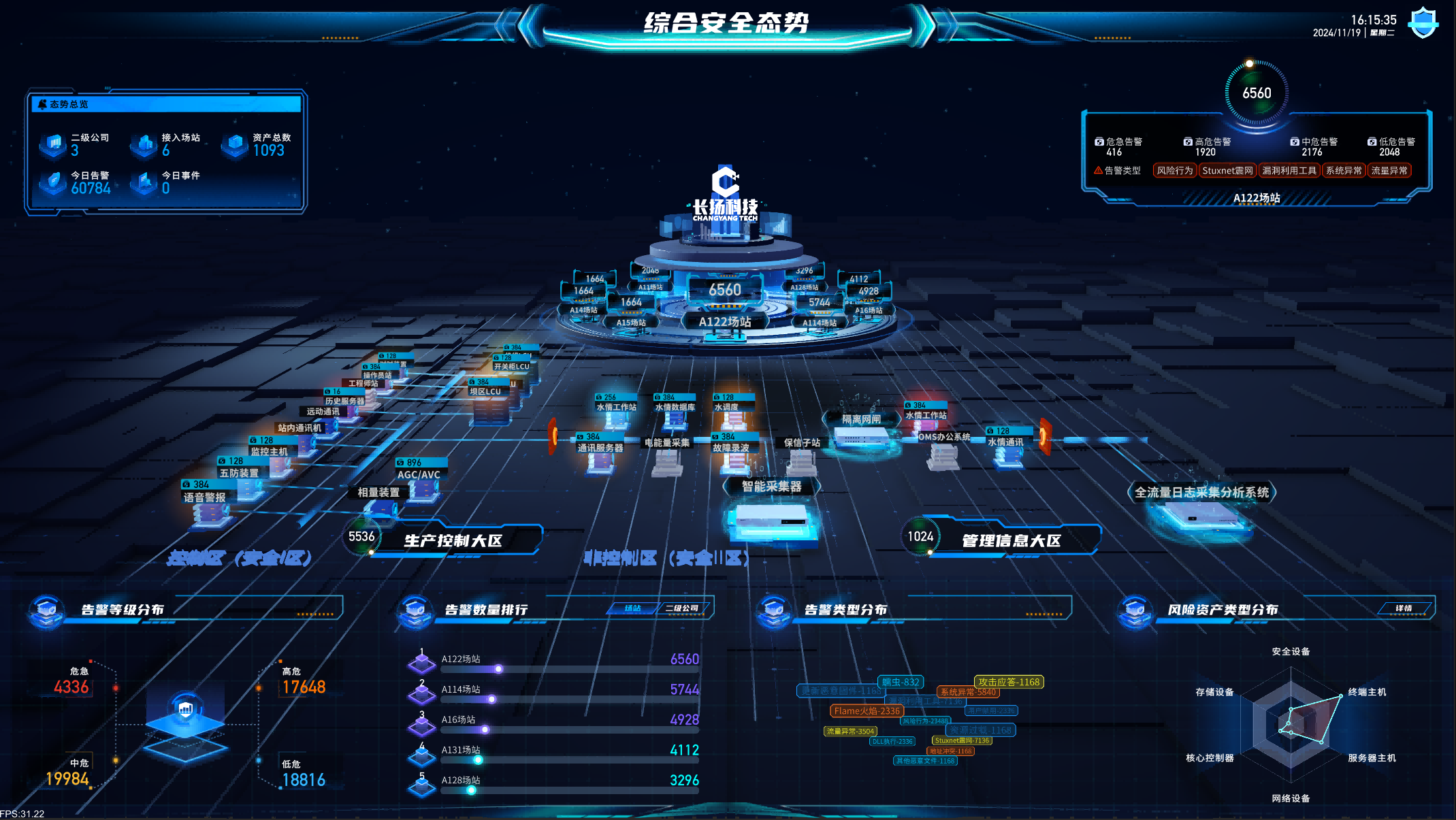This screenshot has height=820, width=1456.
Task: Open 详情 for risk asset distribution
Action: tap(1403, 608)
